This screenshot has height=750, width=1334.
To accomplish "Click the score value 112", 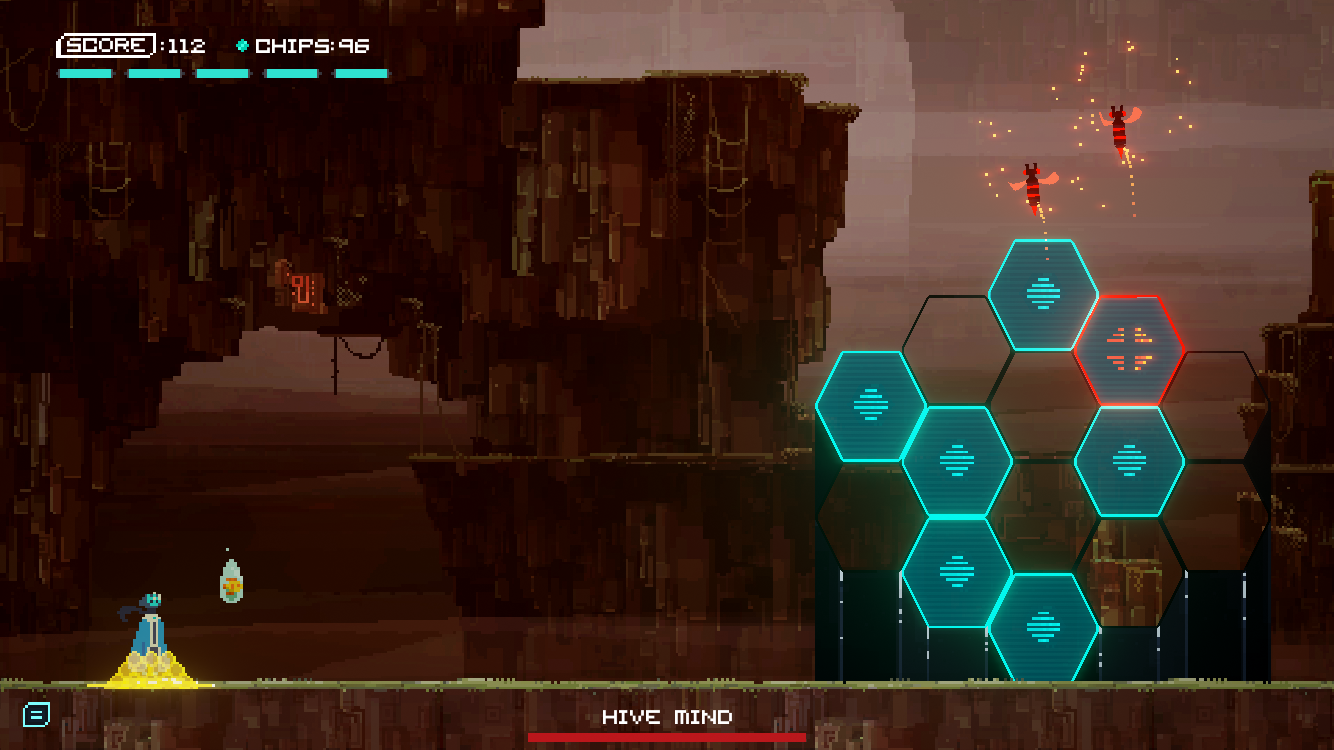I will coord(186,46).
